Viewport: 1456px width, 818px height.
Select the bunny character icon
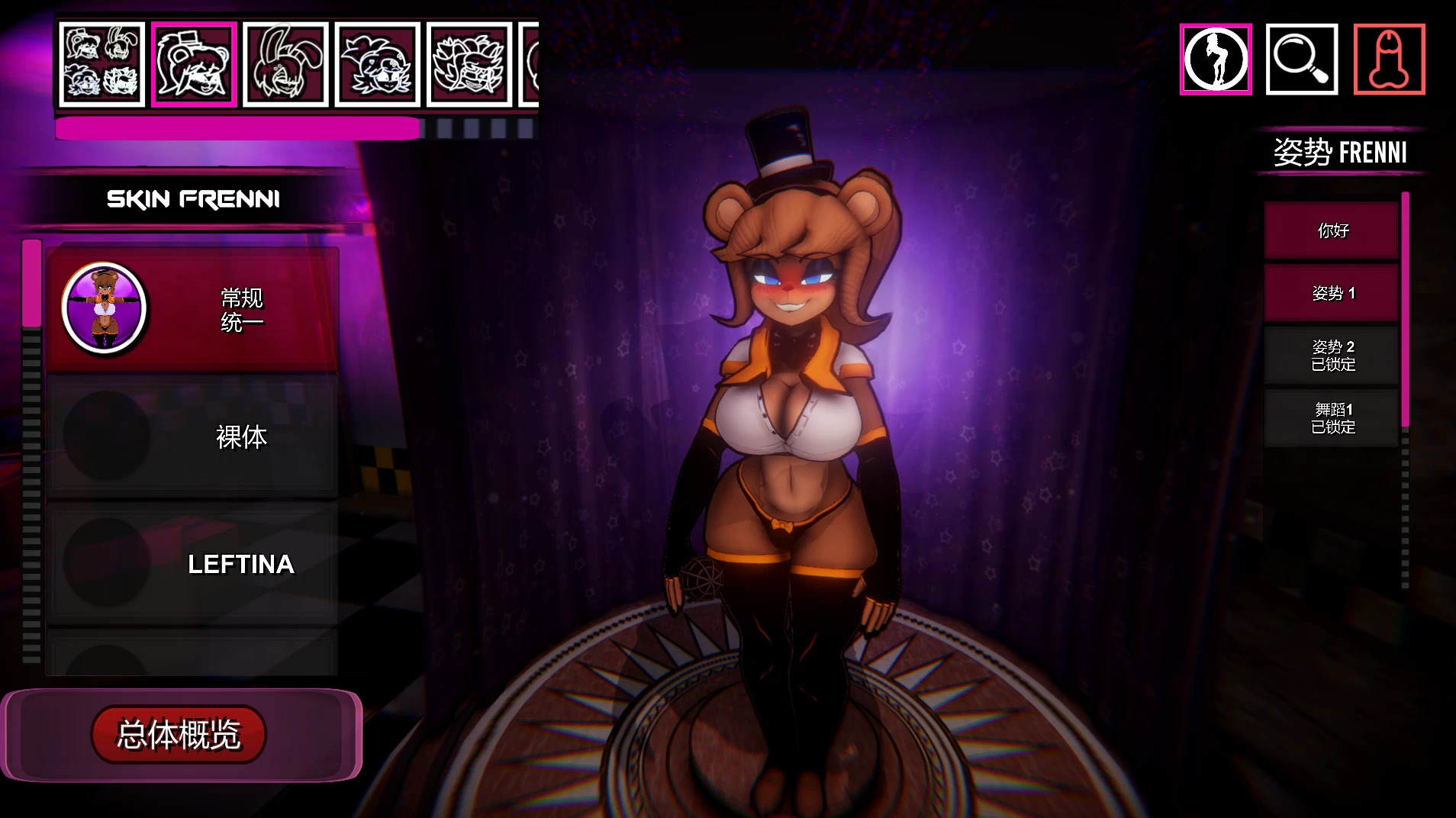[x=286, y=63]
